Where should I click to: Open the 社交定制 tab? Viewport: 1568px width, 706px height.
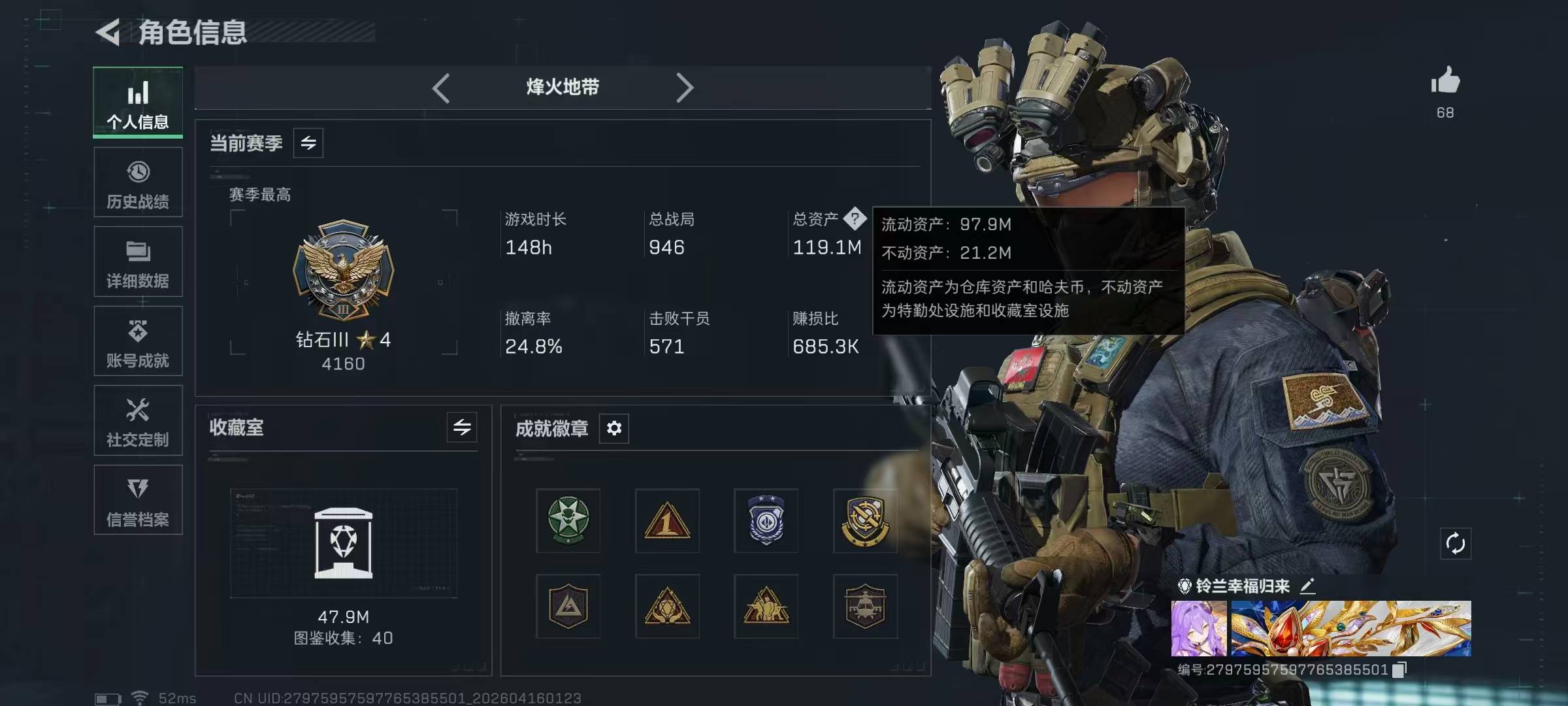tap(138, 421)
